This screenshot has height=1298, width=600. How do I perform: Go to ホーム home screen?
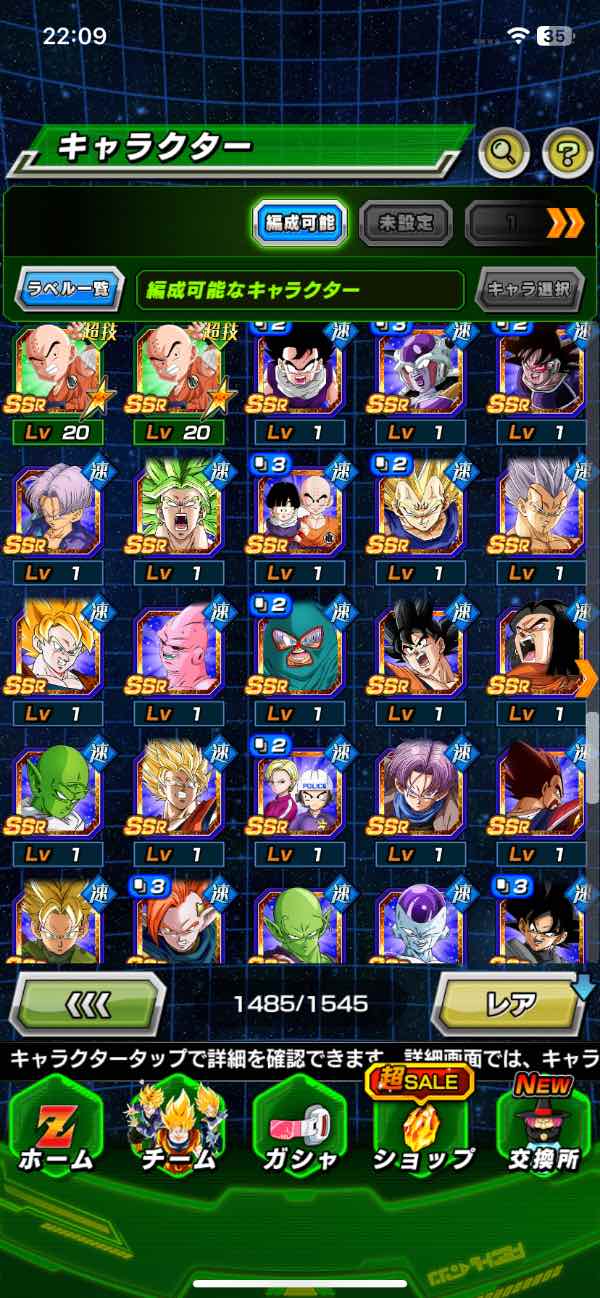point(55,1130)
